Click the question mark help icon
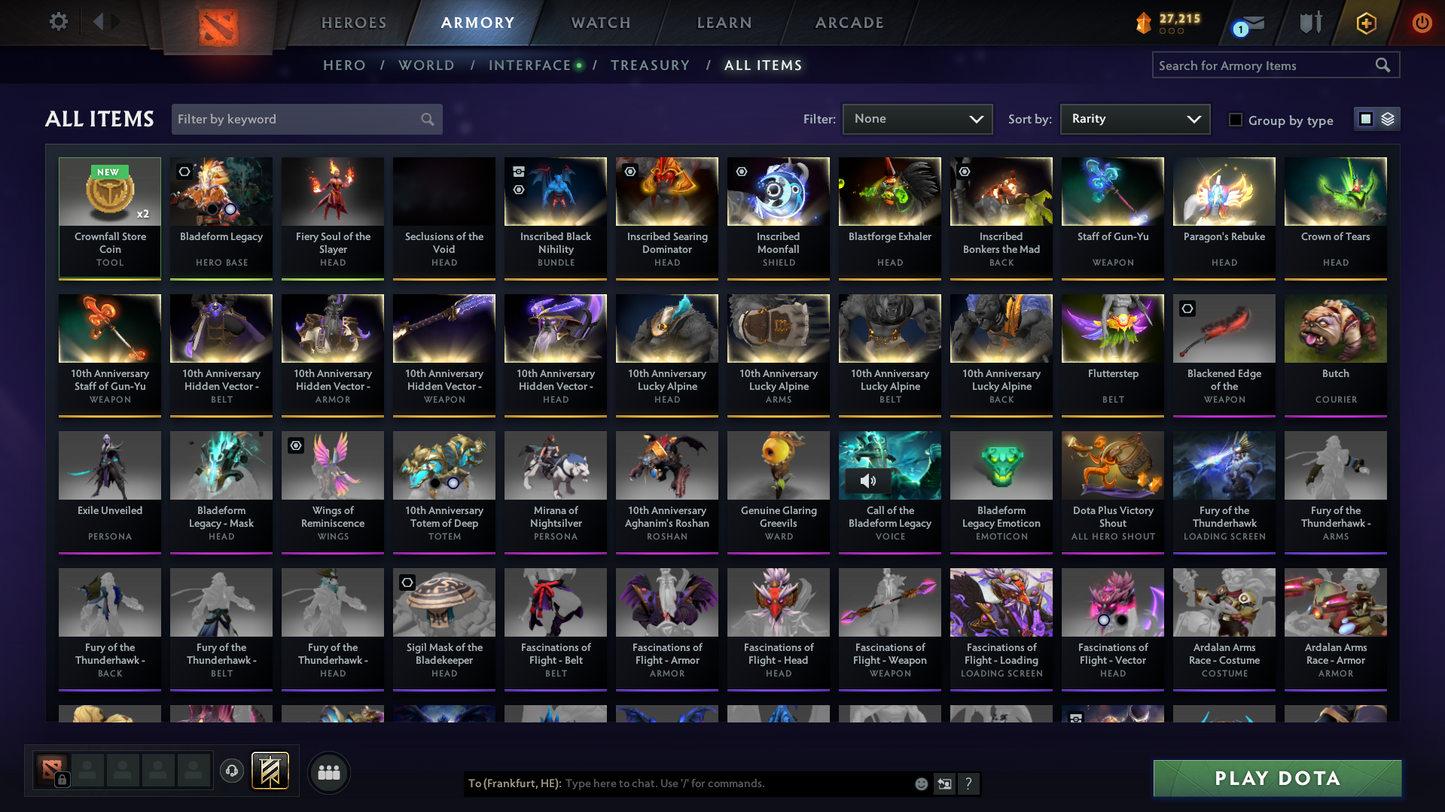 [968, 784]
